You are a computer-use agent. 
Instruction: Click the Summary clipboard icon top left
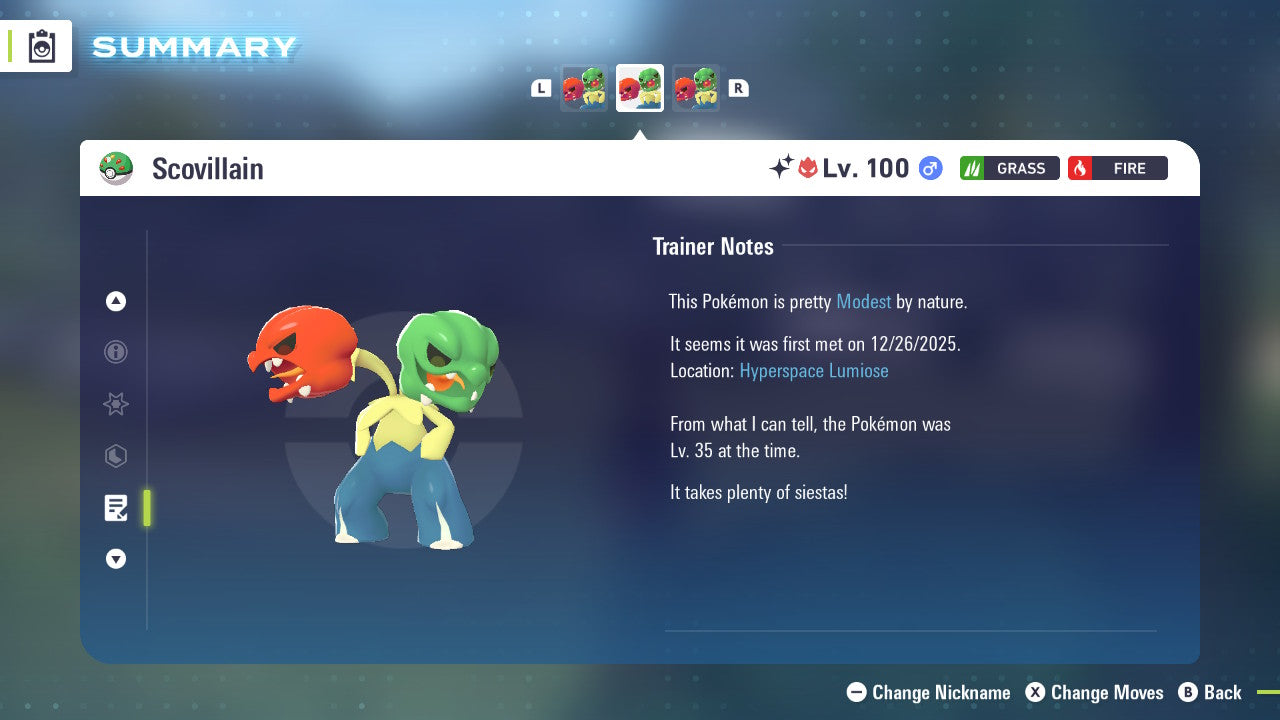click(41, 45)
